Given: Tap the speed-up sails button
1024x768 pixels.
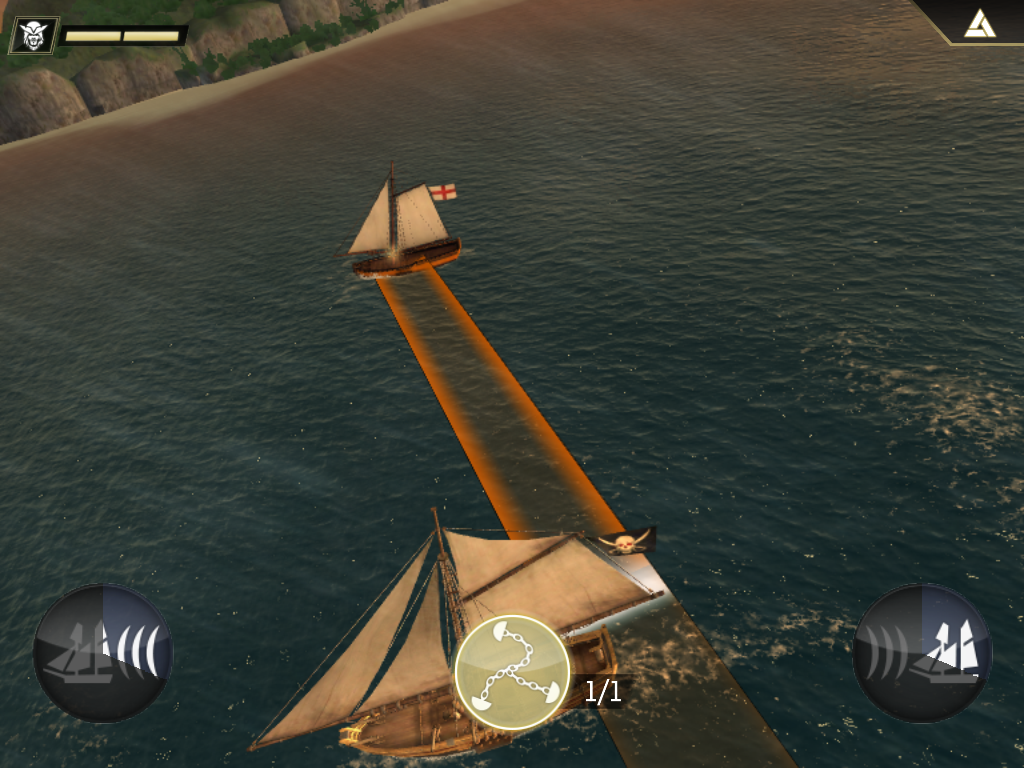Looking at the screenshot, I should [922, 653].
